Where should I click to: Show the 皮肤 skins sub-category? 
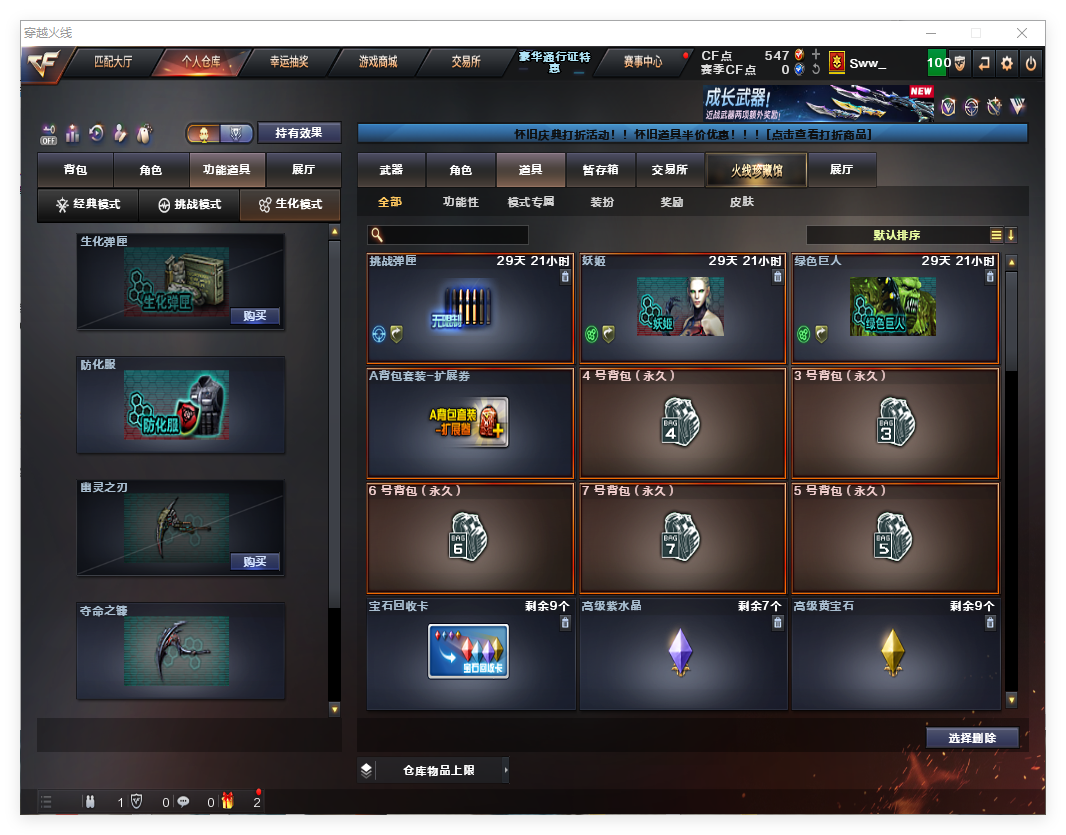click(x=742, y=202)
